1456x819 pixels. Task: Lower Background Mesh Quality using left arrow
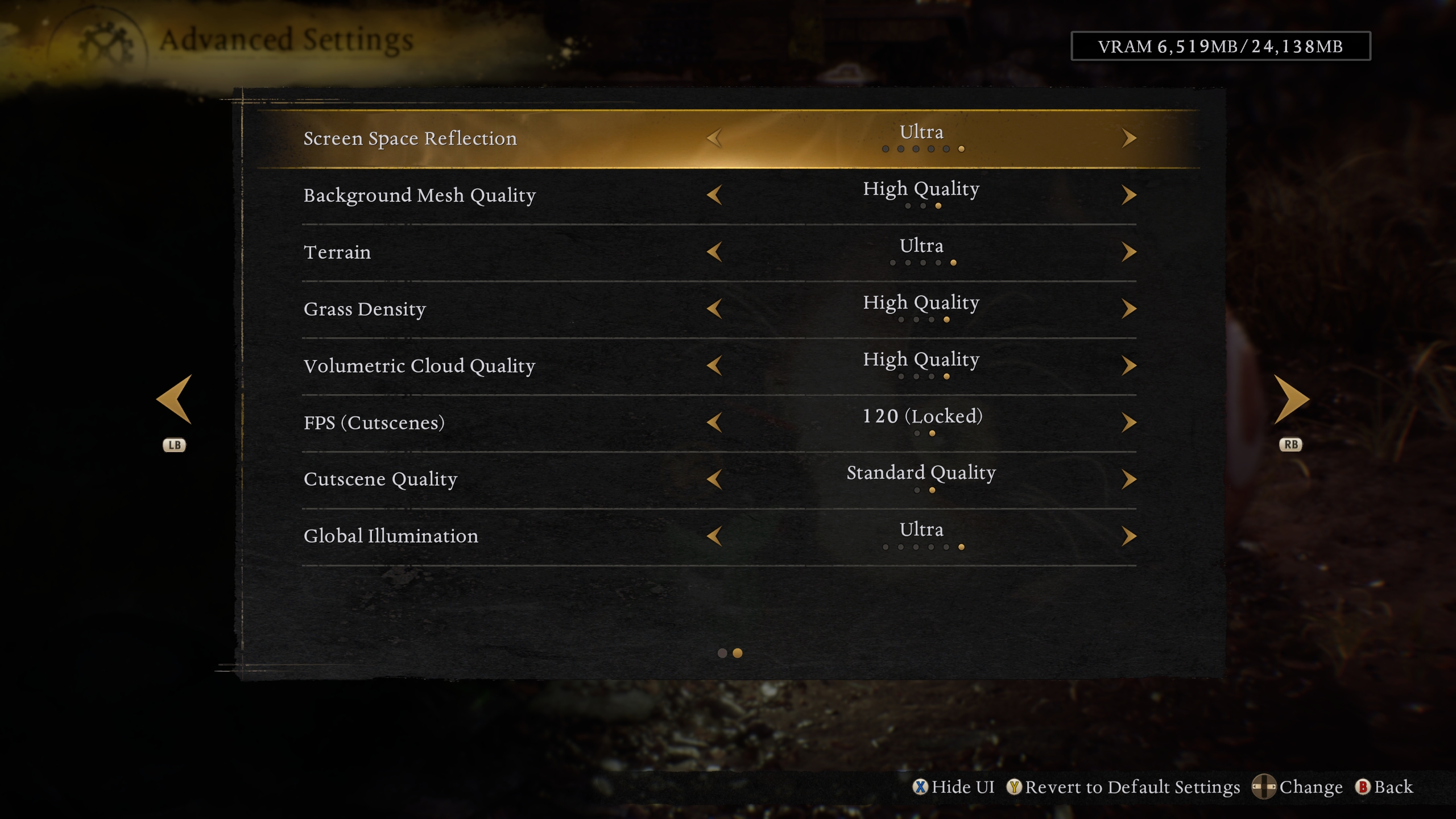click(x=715, y=195)
